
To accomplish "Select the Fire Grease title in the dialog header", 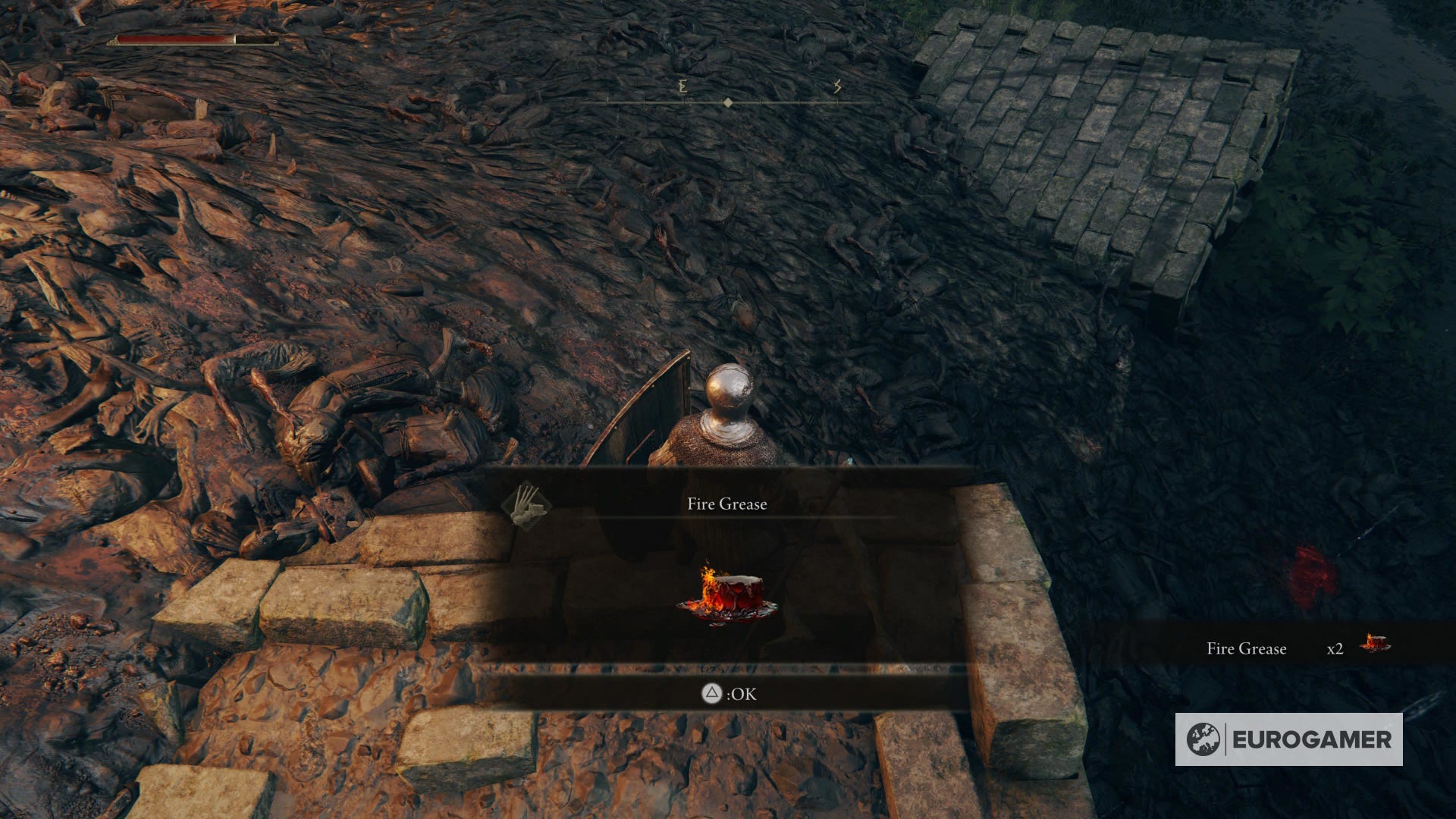I will point(726,503).
